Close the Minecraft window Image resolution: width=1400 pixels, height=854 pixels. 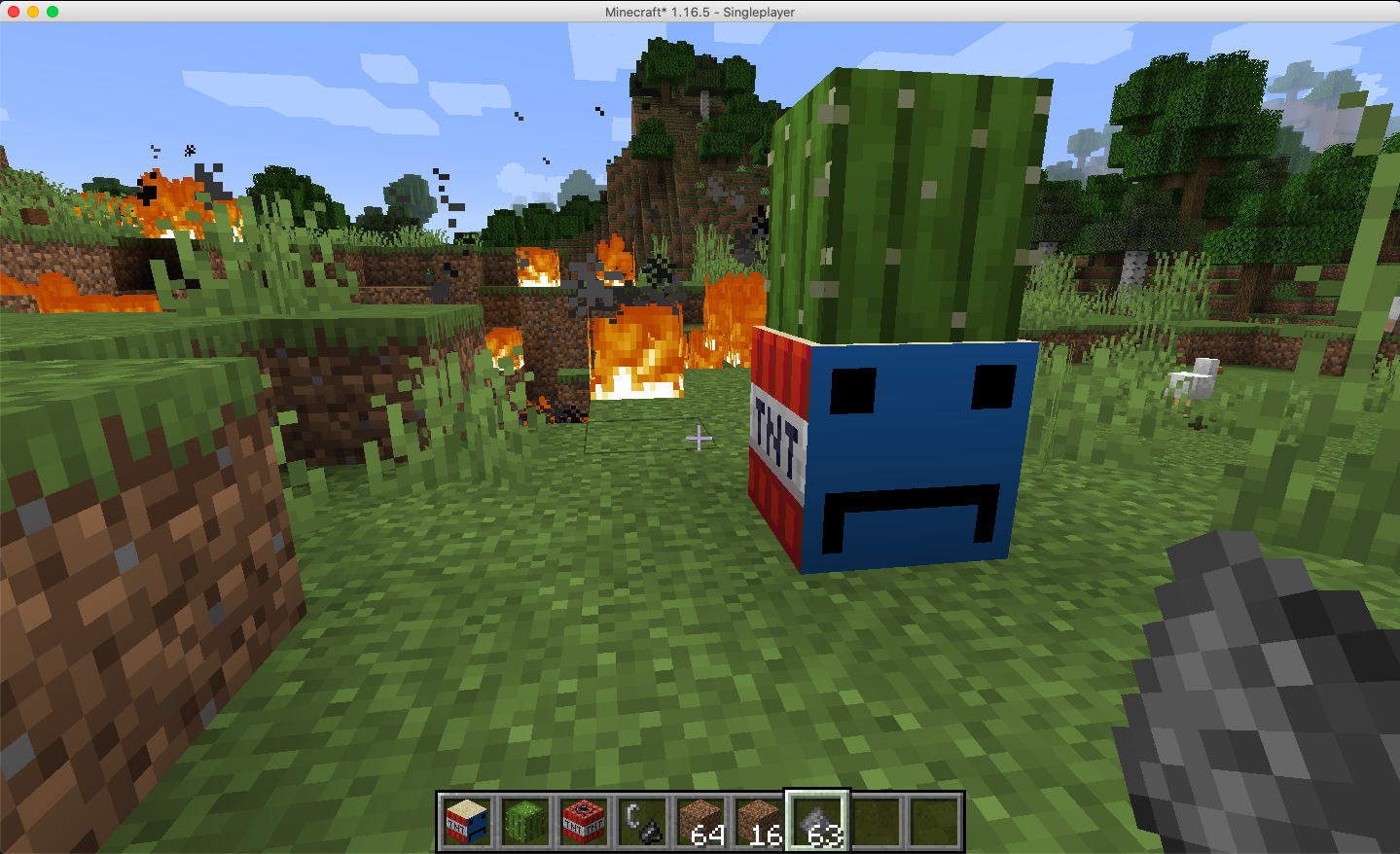pyautogui.click(x=14, y=12)
